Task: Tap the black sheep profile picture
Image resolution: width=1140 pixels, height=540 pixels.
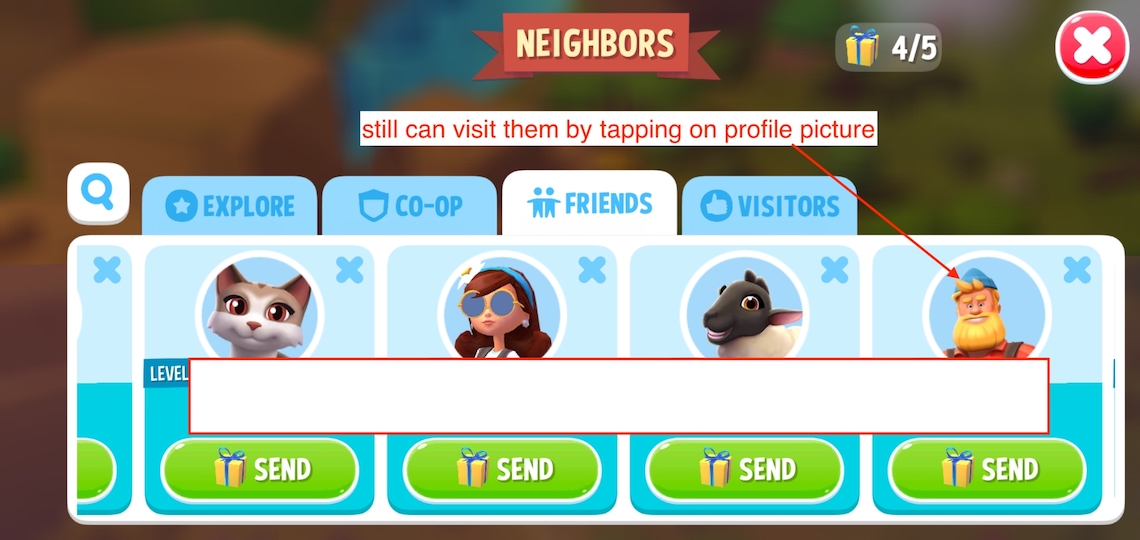Action: pyautogui.click(x=744, y=310)
